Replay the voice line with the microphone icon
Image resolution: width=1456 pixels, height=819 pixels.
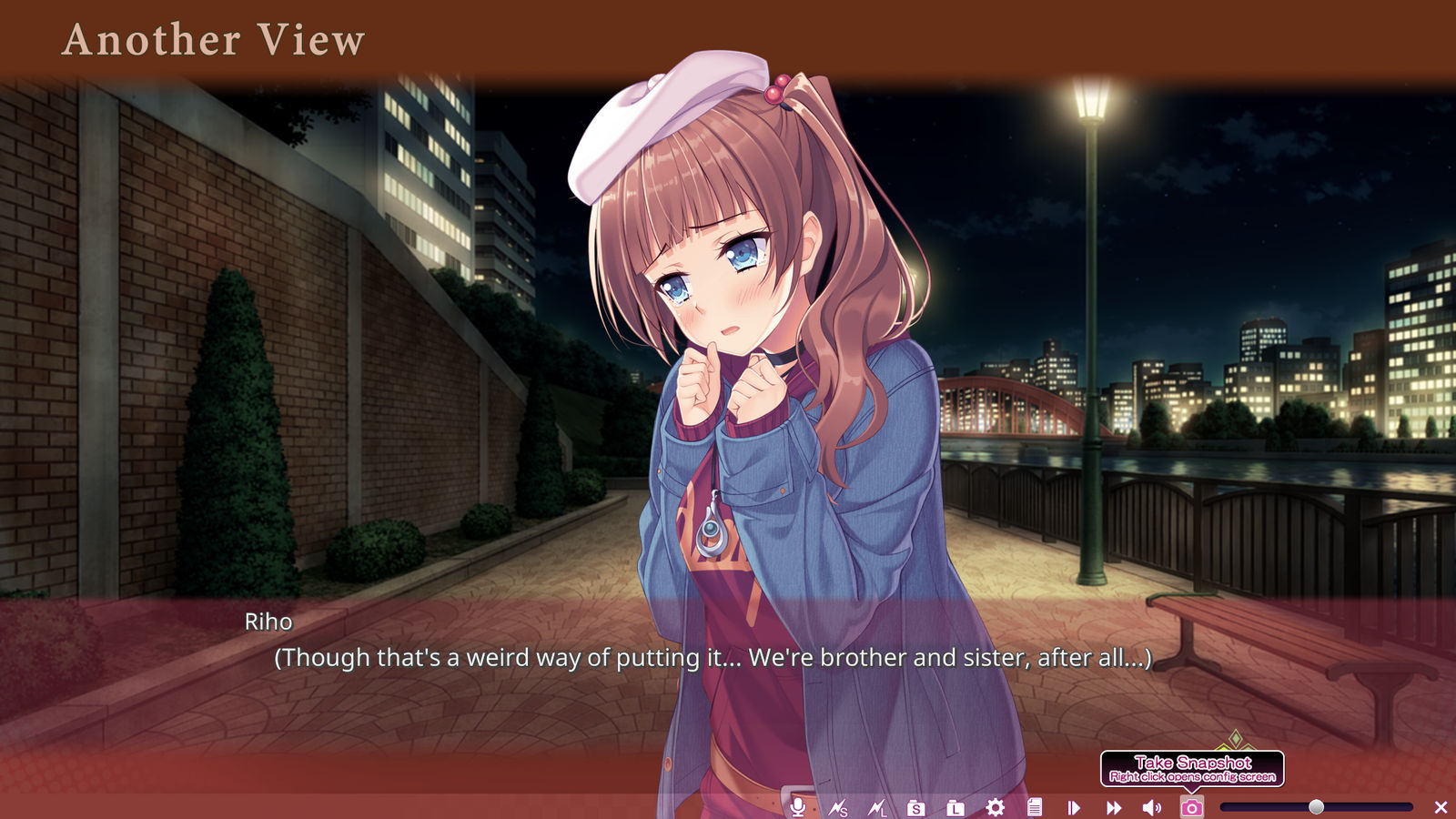pos(798,807)
